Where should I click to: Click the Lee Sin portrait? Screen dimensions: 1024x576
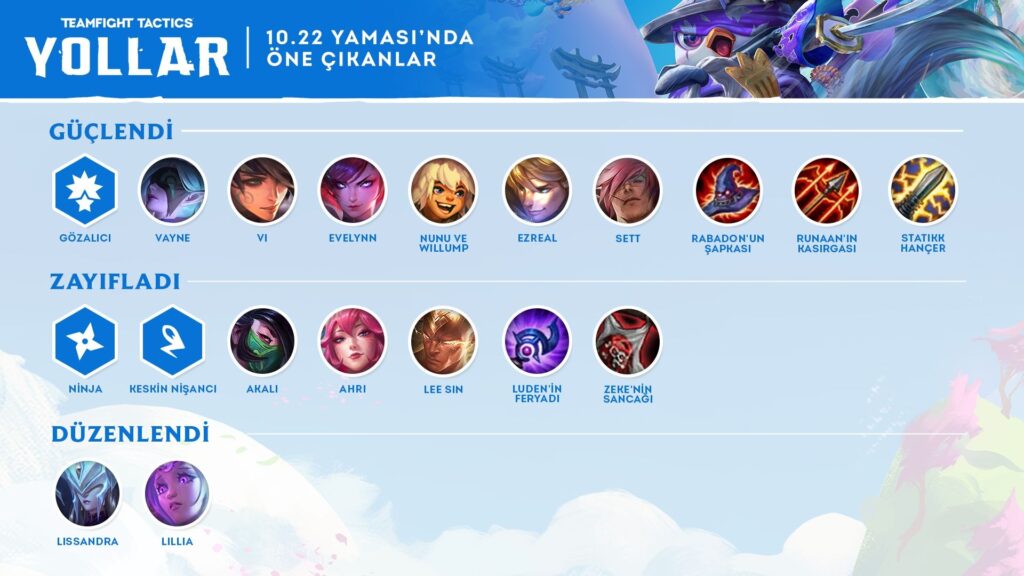point(443,341)
